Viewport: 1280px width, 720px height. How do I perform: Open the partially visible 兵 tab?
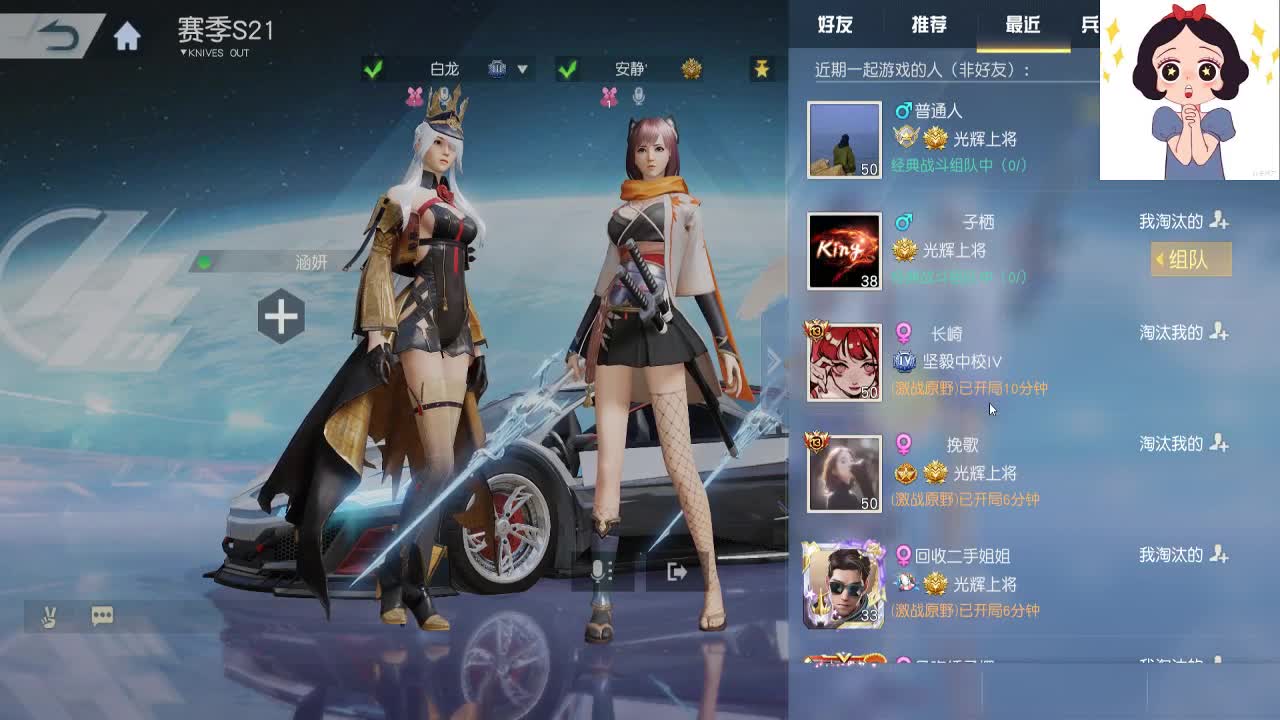(x=1092, y=24)
